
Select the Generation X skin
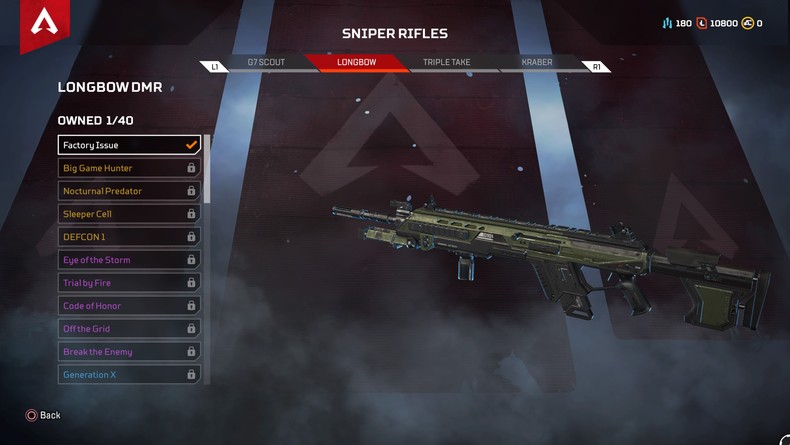click(129, 375)
